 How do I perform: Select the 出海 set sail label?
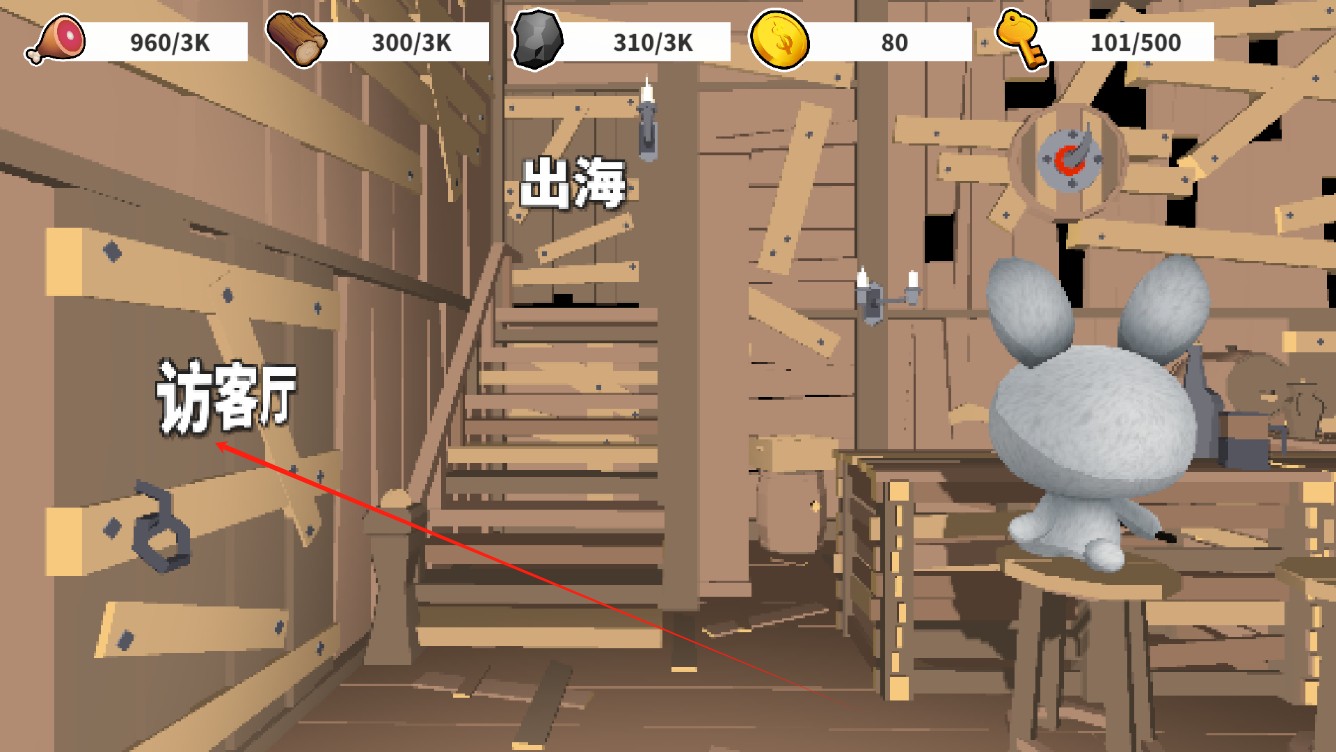click(573, 184)
